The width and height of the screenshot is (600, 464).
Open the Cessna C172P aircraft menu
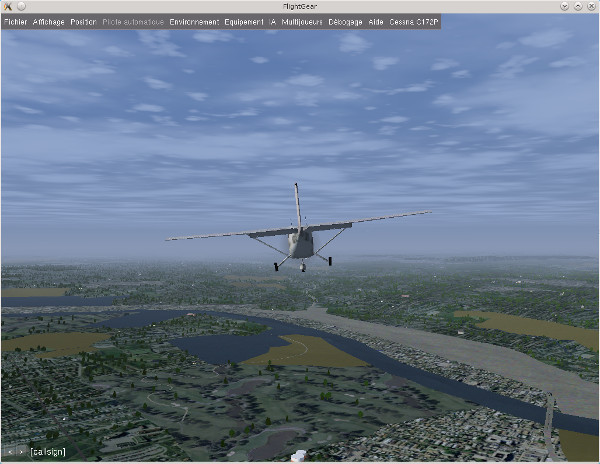click(x=412, y=21)
